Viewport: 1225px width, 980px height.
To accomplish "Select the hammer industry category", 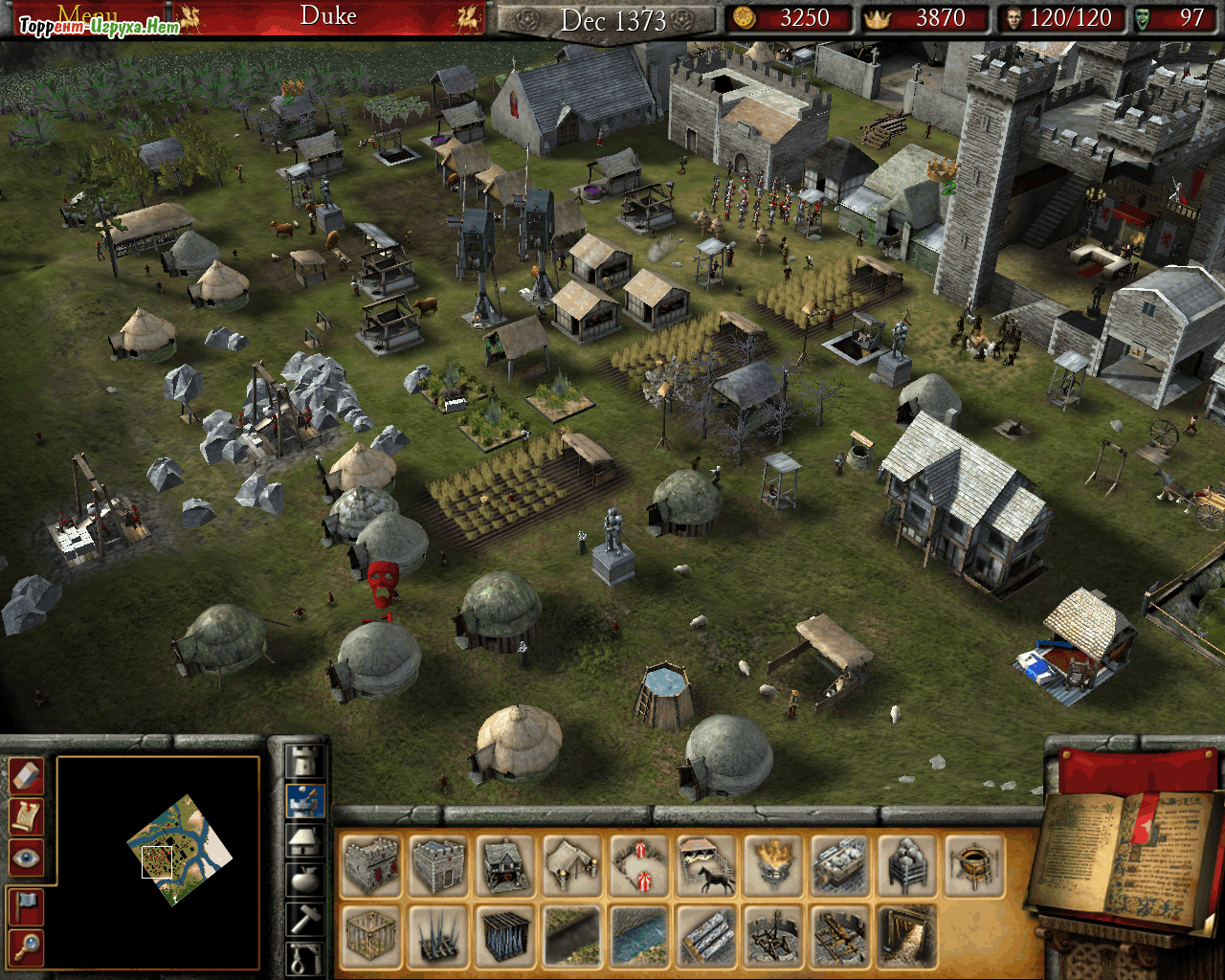I will pyautogui.click(x=305, y=918).
